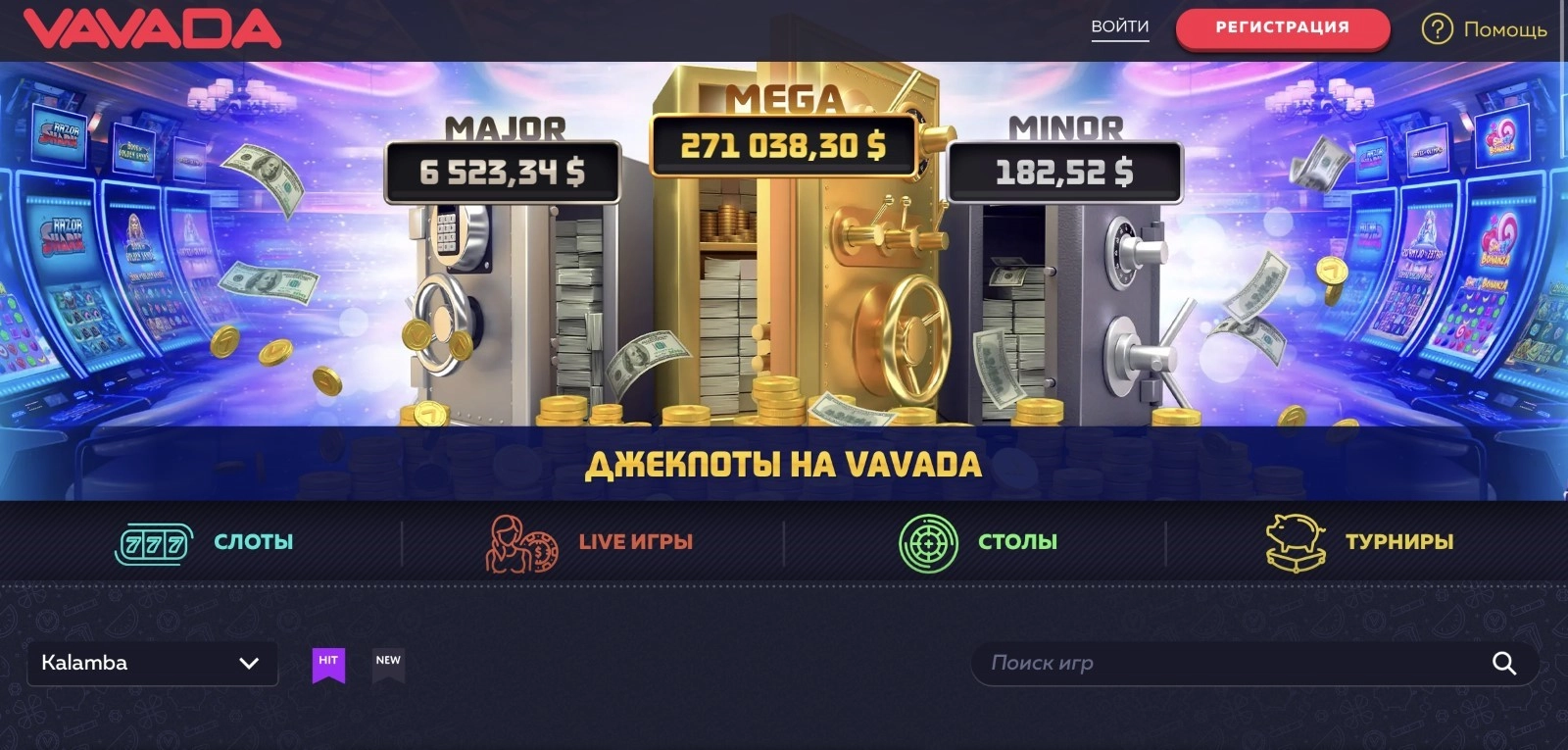Enable the NEW games filter

[388, 663]
